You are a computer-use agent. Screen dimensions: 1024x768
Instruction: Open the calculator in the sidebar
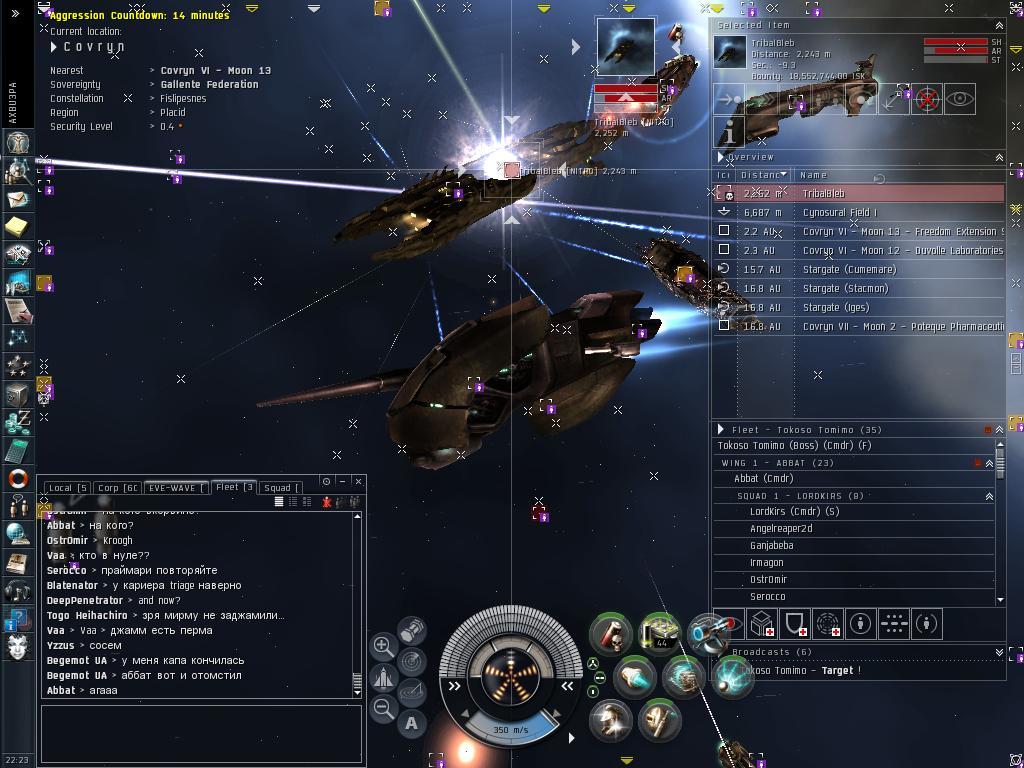click(x=17, y=452)
